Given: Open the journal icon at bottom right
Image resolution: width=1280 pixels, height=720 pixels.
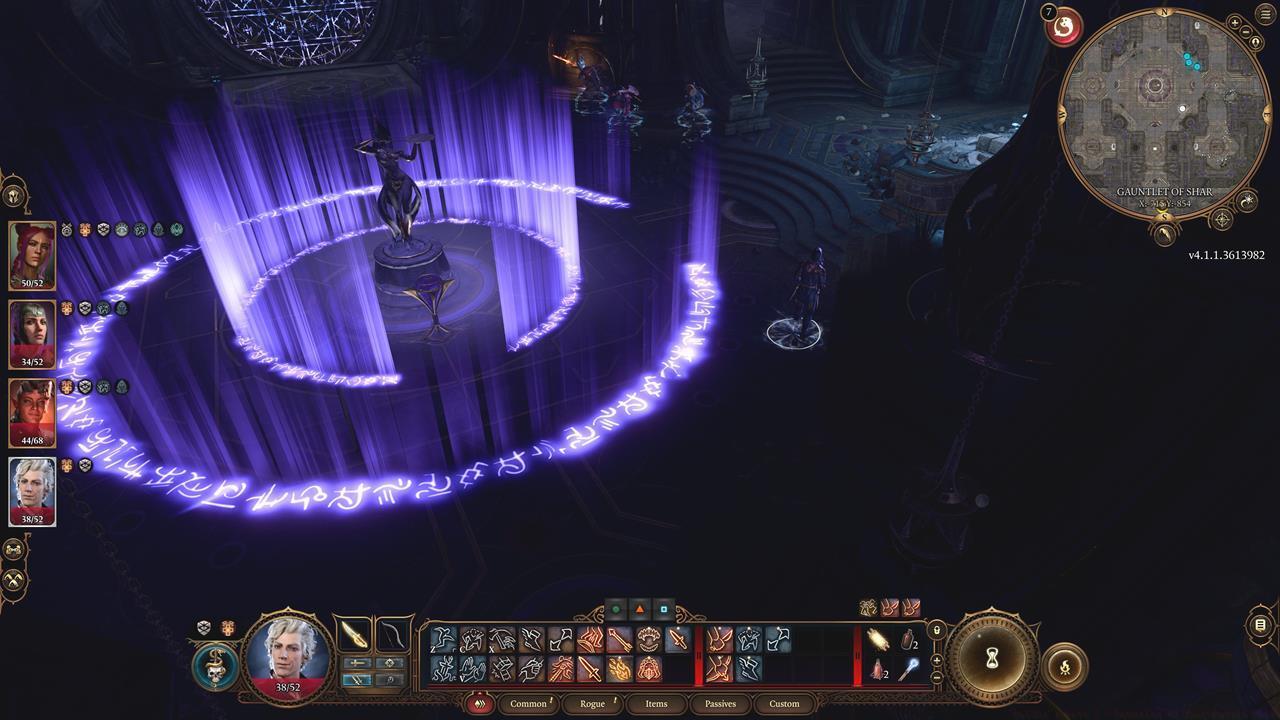Looking at the screenshot, I should tap(1260, 624).
